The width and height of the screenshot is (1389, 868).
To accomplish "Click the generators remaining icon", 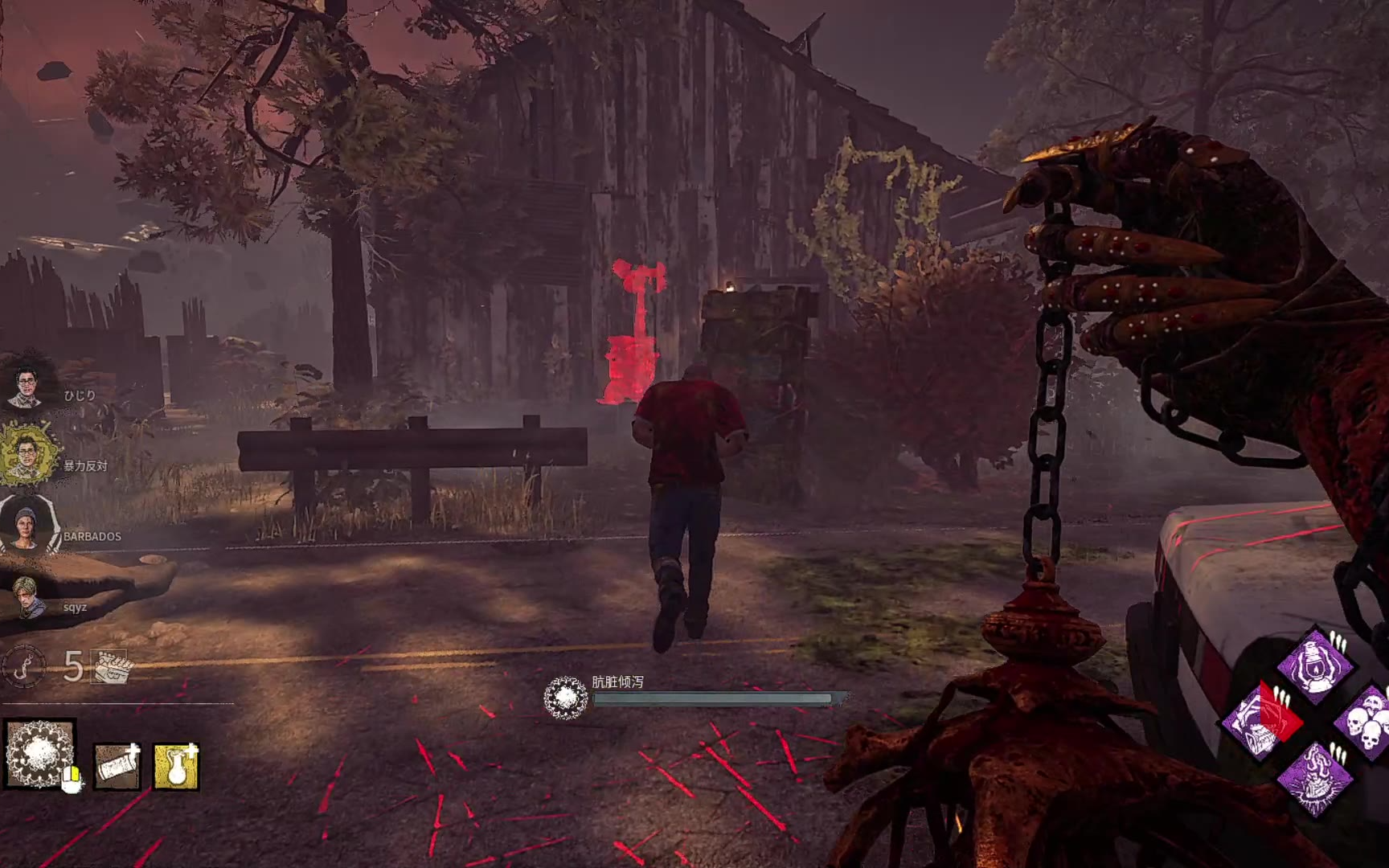I will click(x=110, y=666).
